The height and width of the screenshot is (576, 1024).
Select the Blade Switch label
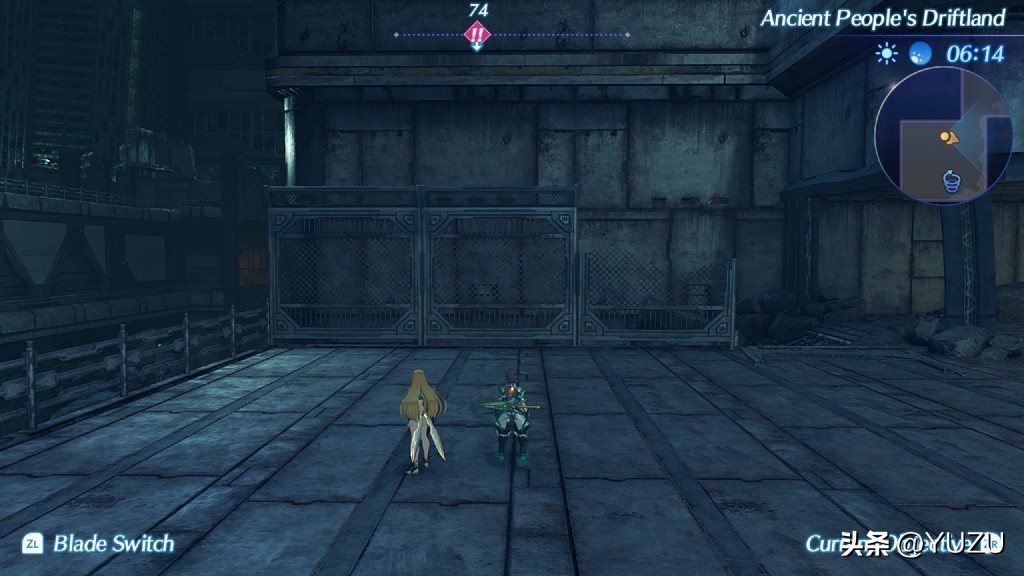[113, 544]
